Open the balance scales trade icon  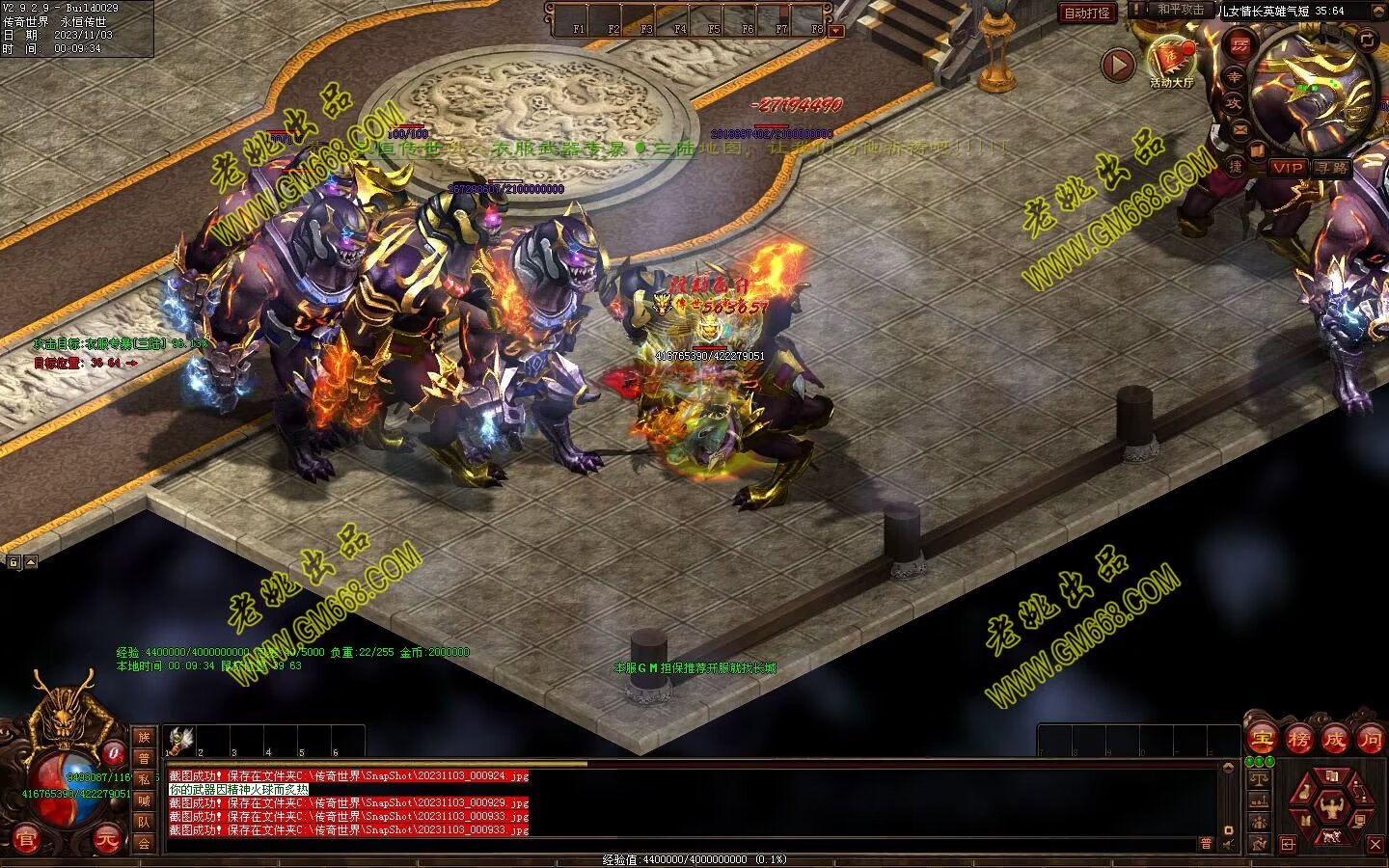(1258, 777)
